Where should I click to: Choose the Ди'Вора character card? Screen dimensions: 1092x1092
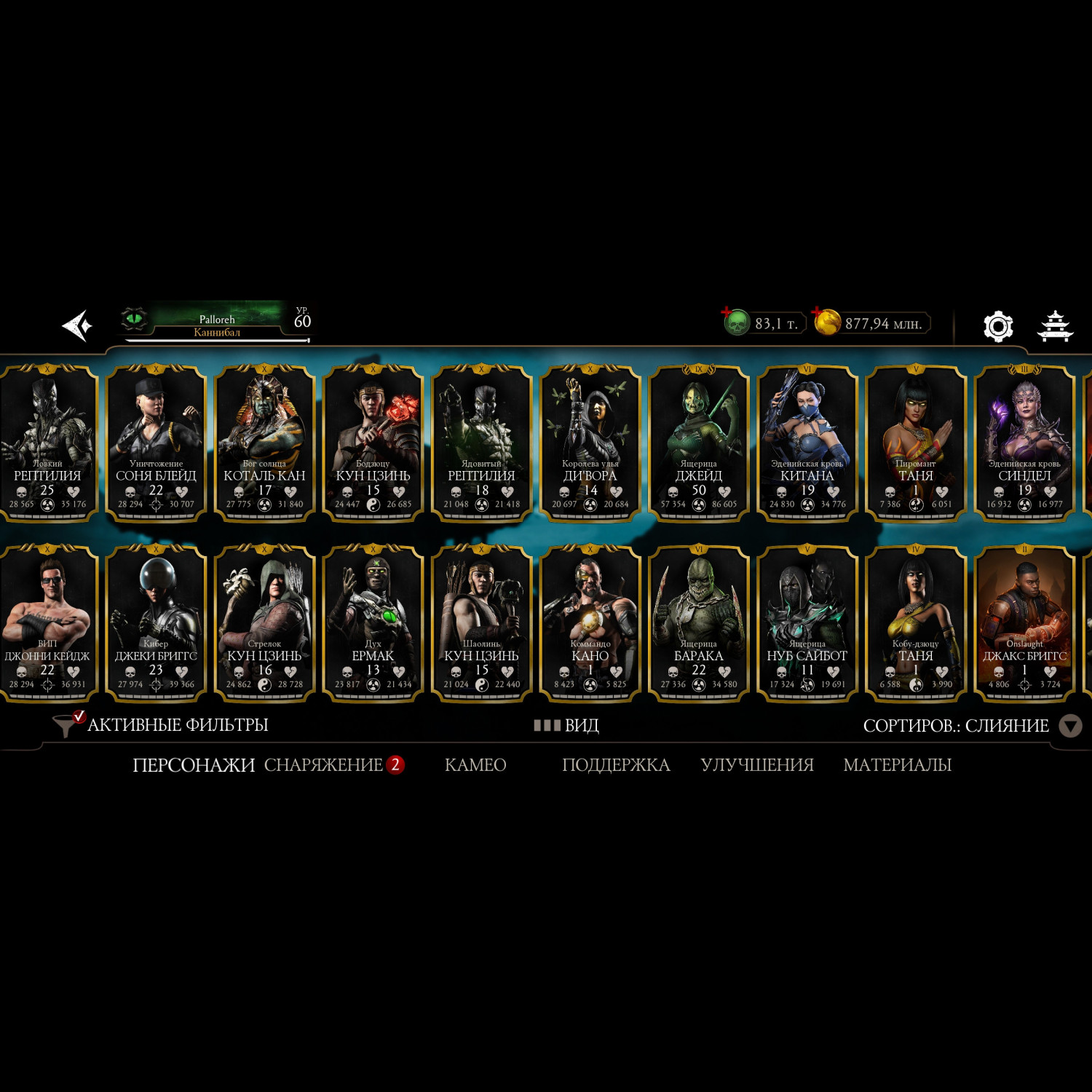click(590, 443)
